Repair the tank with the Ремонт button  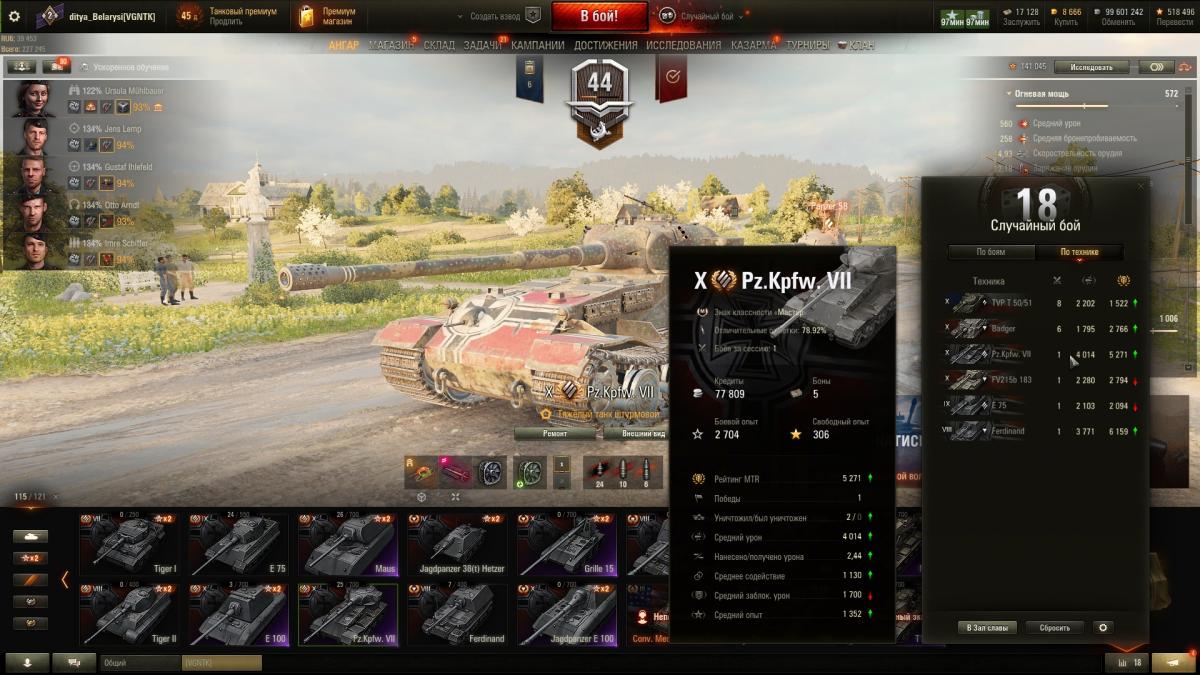[555, 434]
